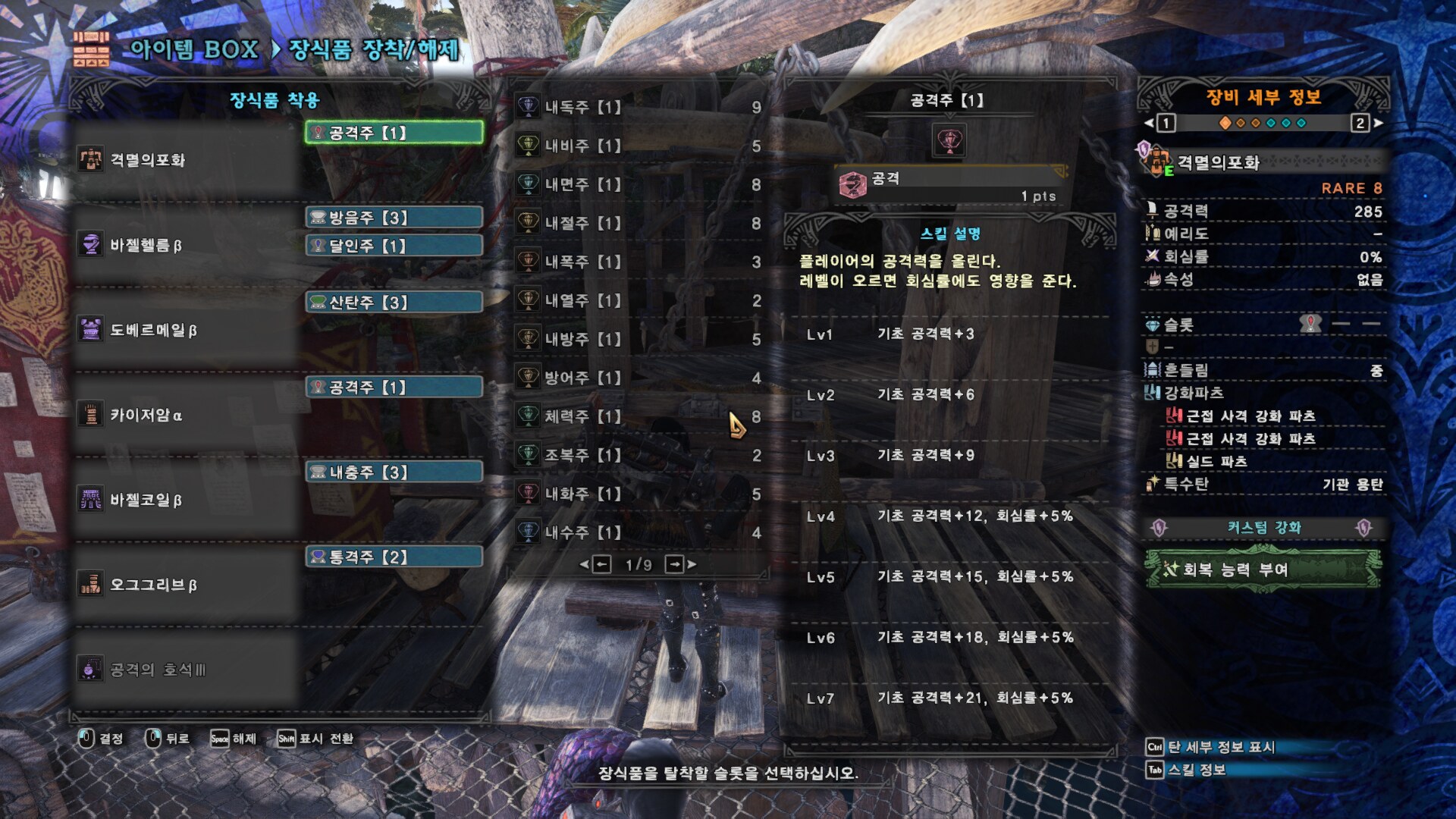Select 내화주【1】 from the list

tap(637, 494)
